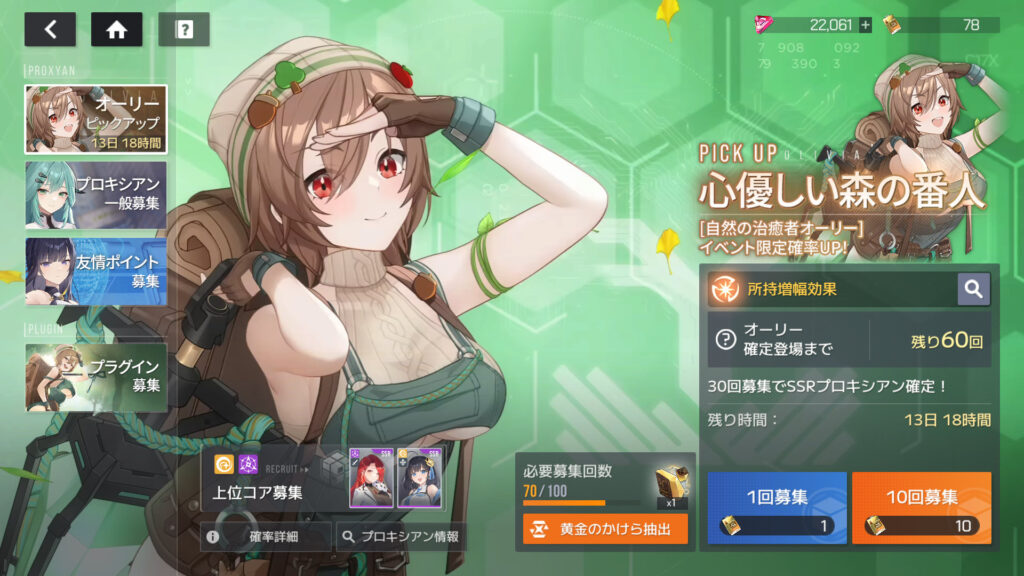
Task: Select the red-haired SSR character portrait
Action: pos(371,477)
